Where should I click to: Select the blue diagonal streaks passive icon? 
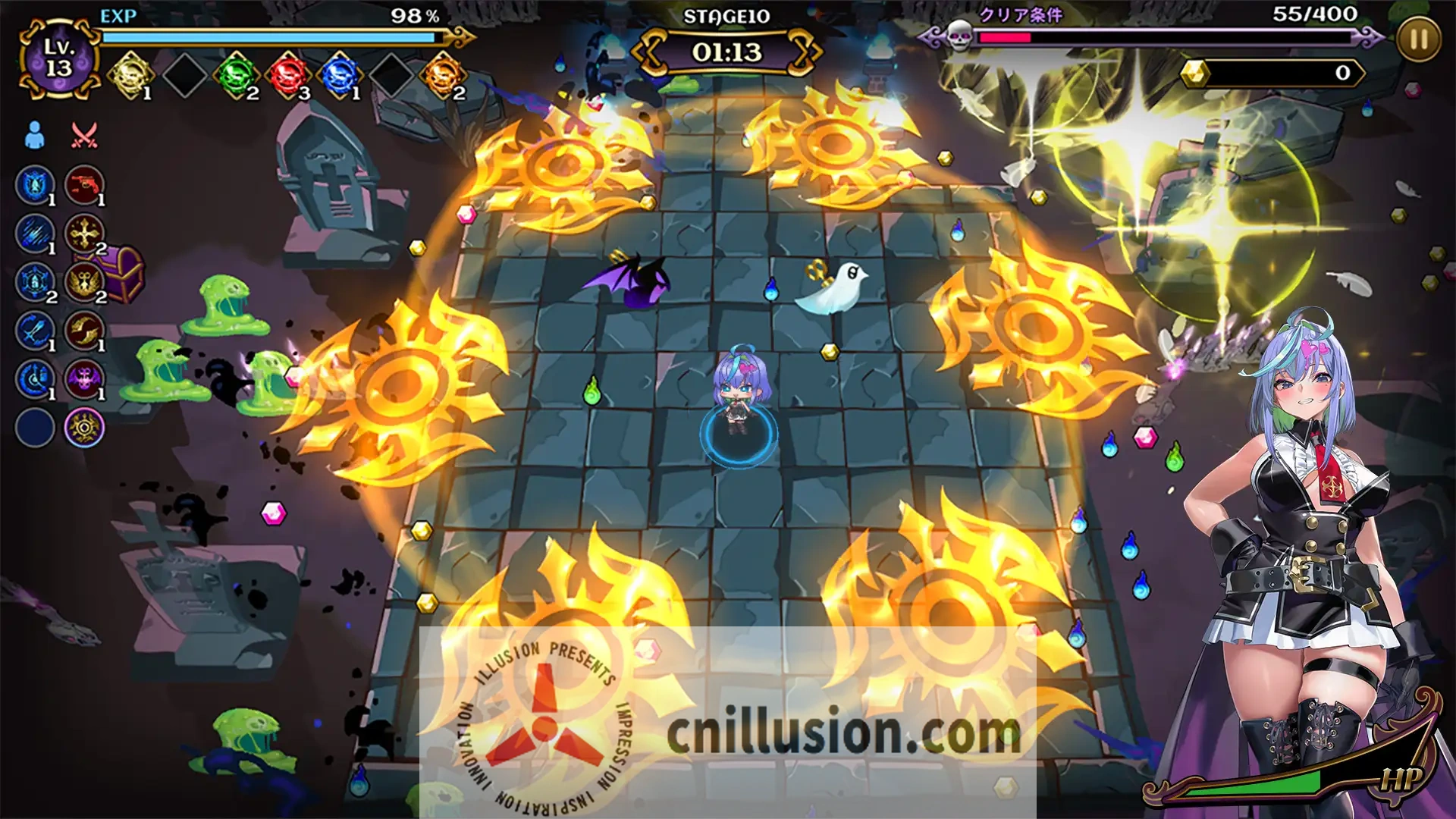coord(35,234)
